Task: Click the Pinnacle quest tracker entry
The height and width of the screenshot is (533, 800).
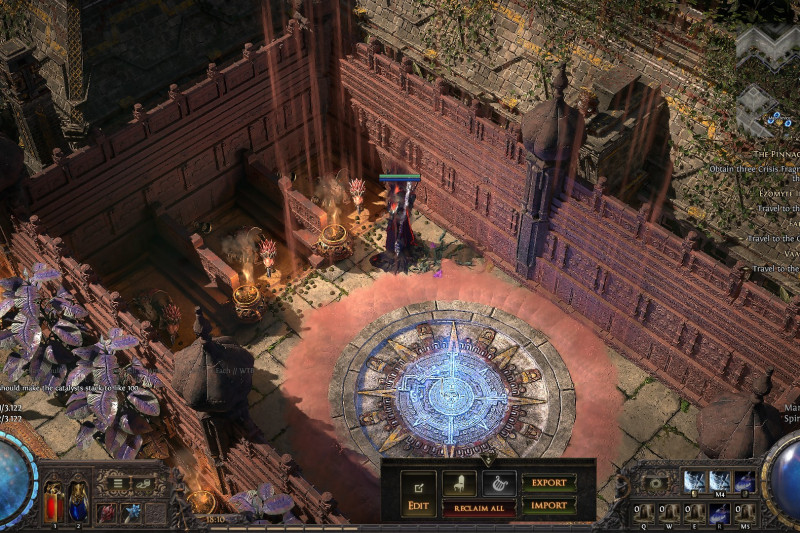Action: [775, 155]
